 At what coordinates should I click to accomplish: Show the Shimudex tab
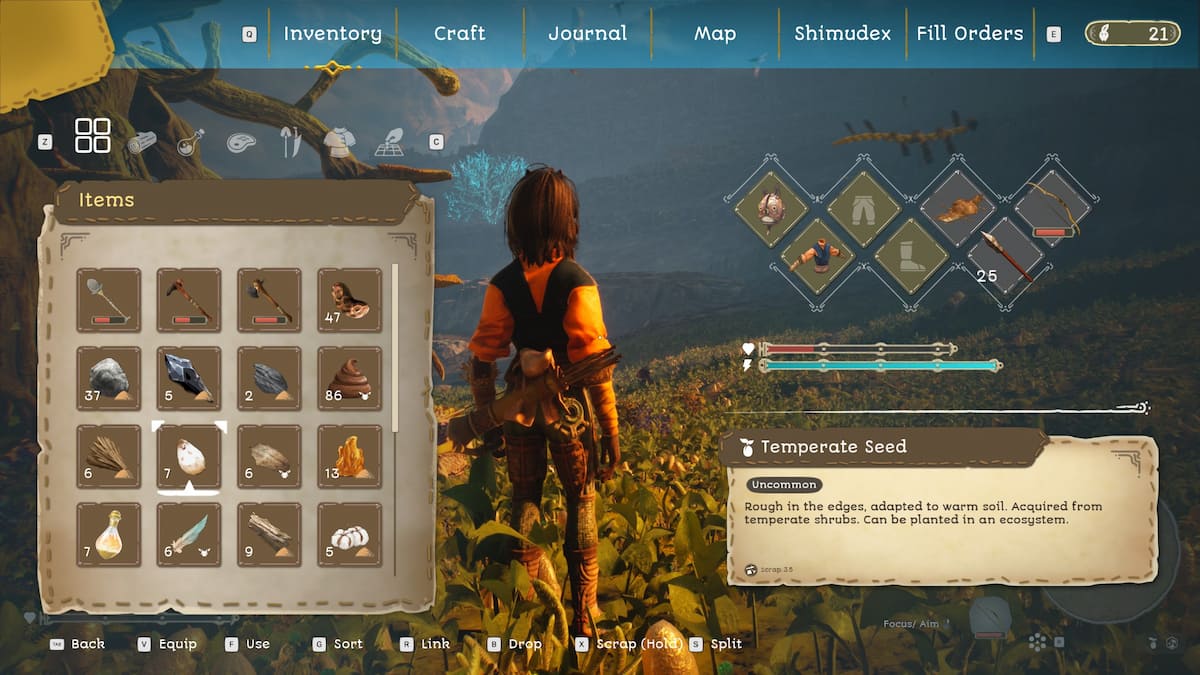[842, 33]
